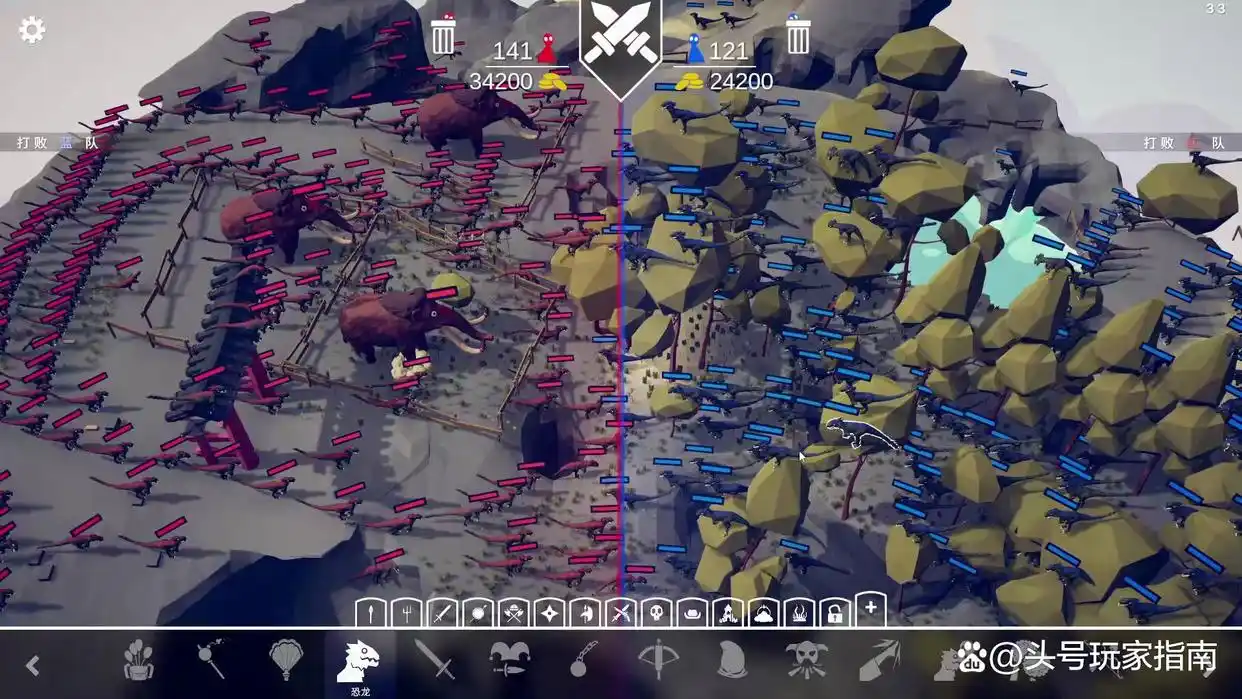Select the crossbow unit icon

click(657, 660)
